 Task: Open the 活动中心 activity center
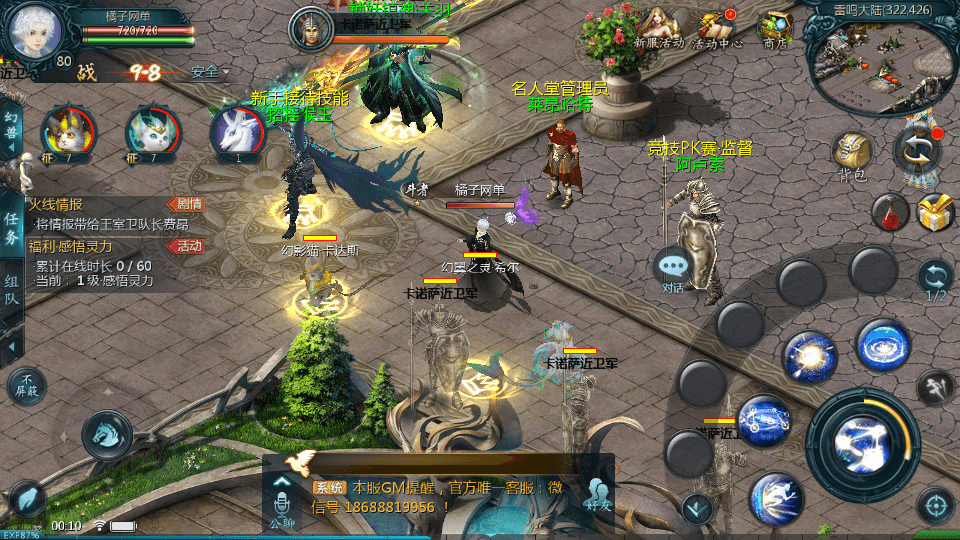[x=717, y=27]
